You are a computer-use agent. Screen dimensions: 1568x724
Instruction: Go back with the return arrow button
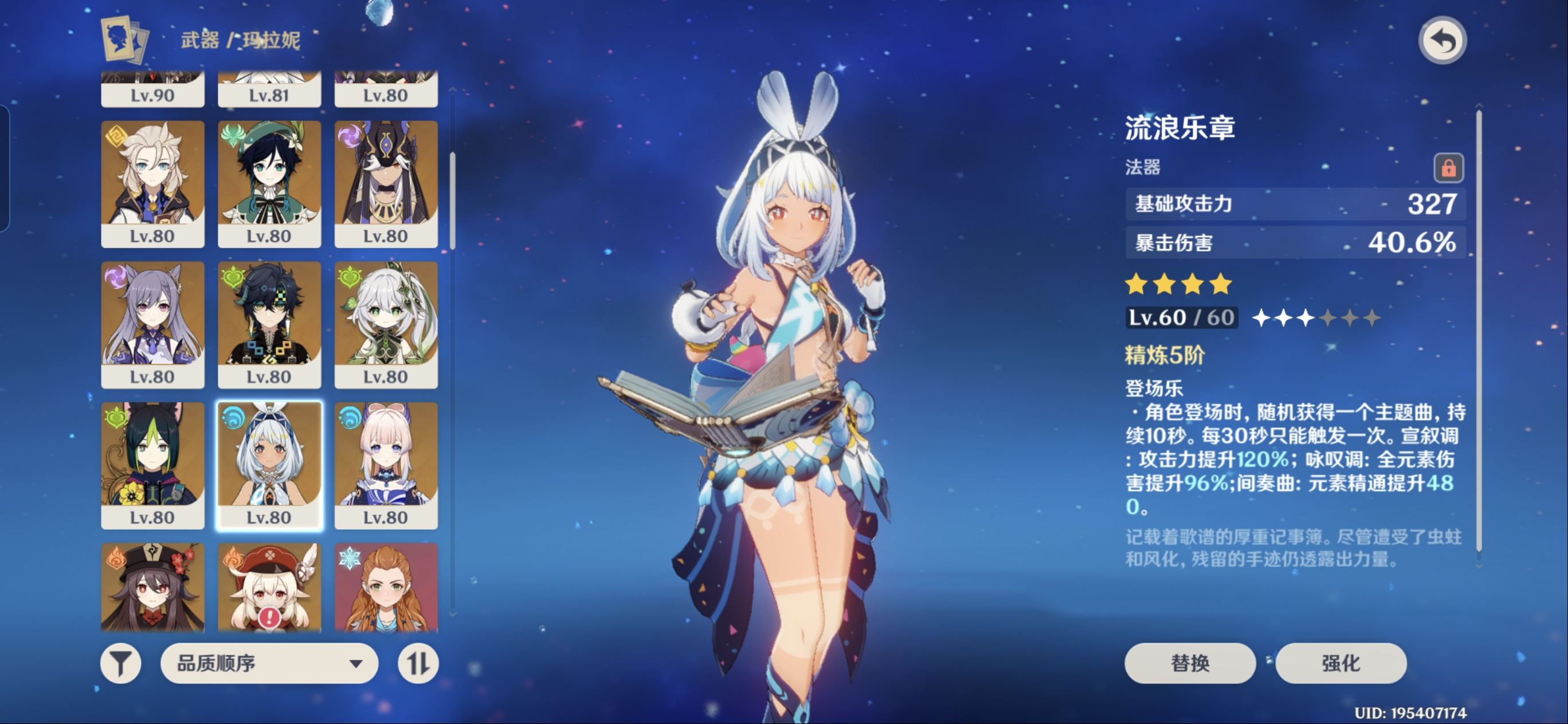[1442, 41]
